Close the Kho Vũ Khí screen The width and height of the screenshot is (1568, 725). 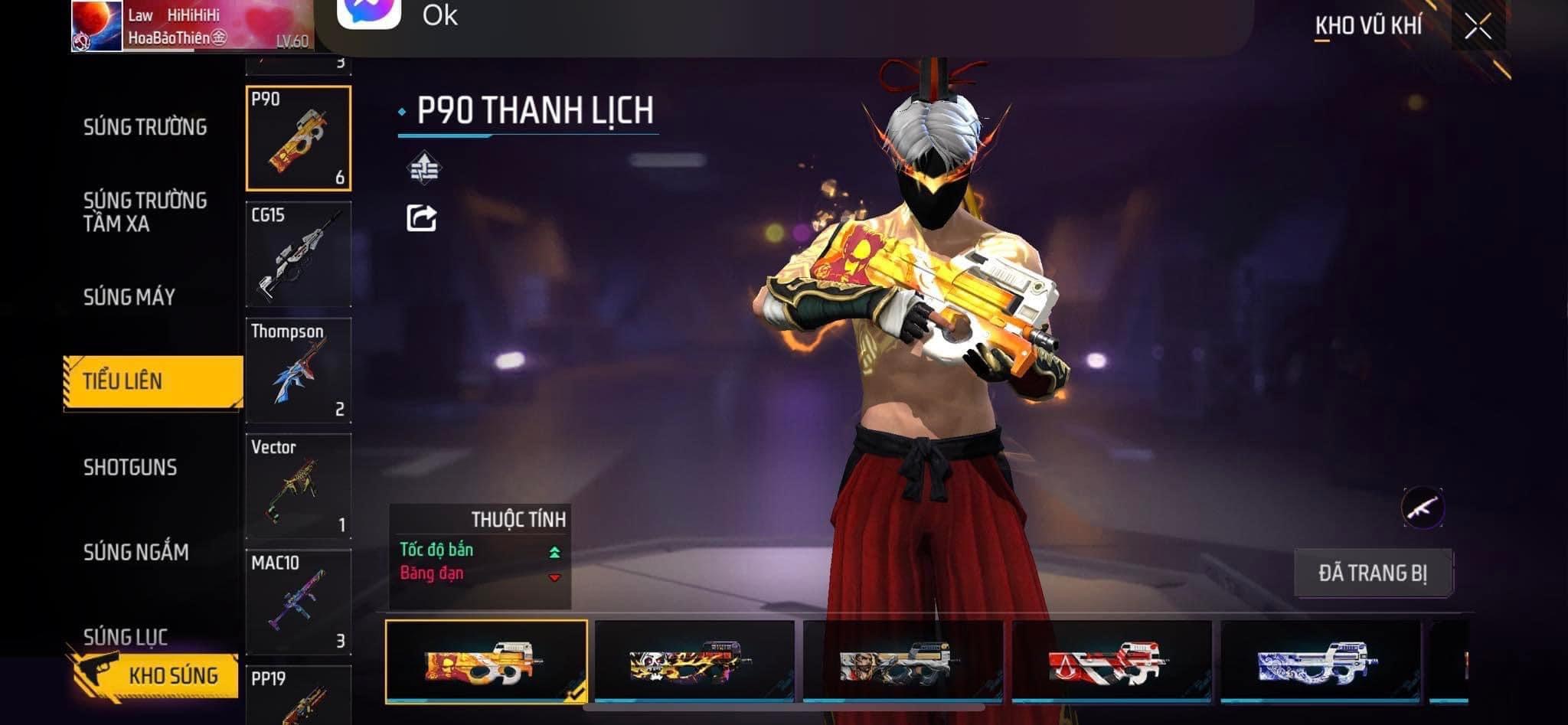coord(1478,27)
